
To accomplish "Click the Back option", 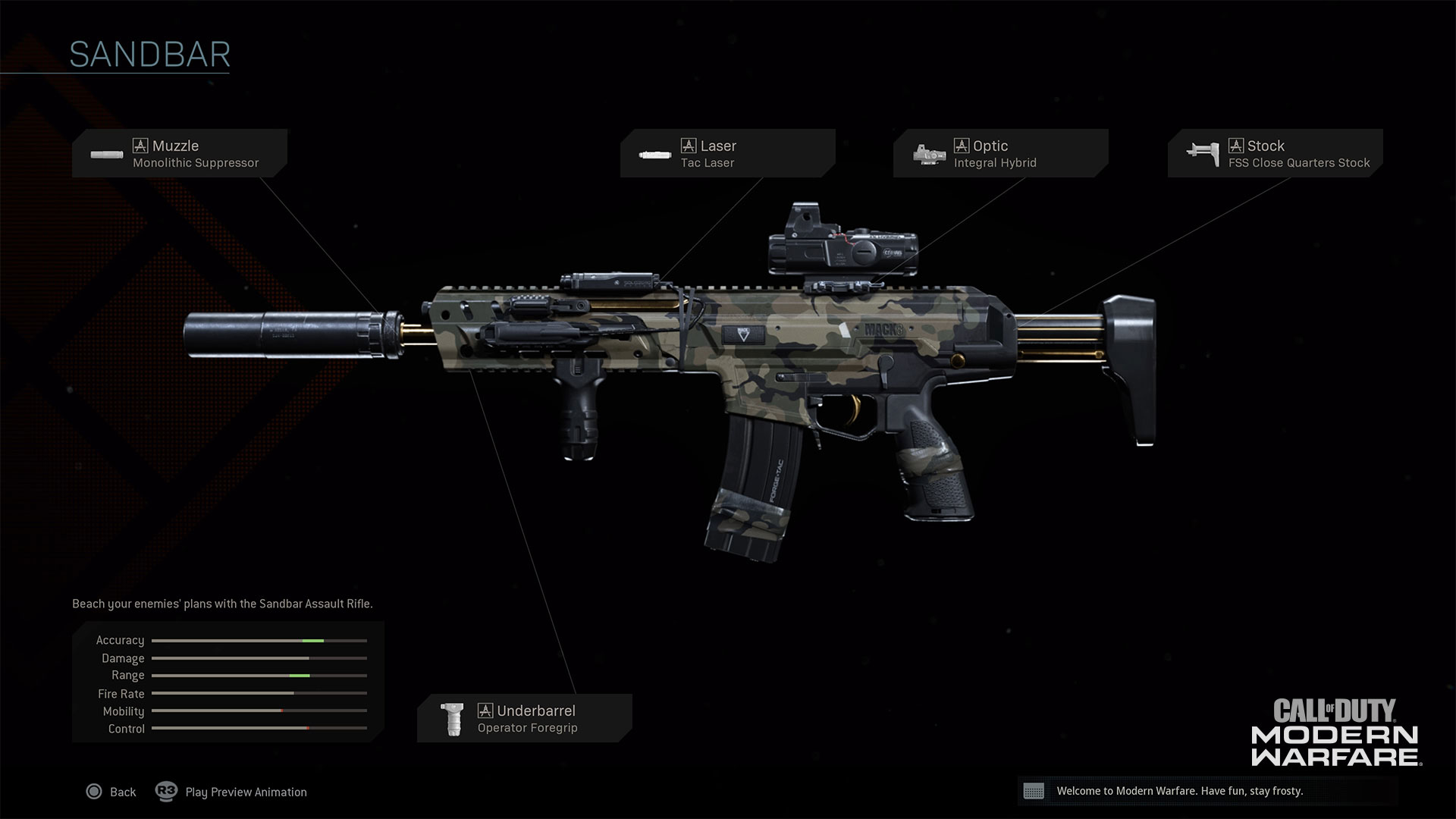I will point(111,792).
